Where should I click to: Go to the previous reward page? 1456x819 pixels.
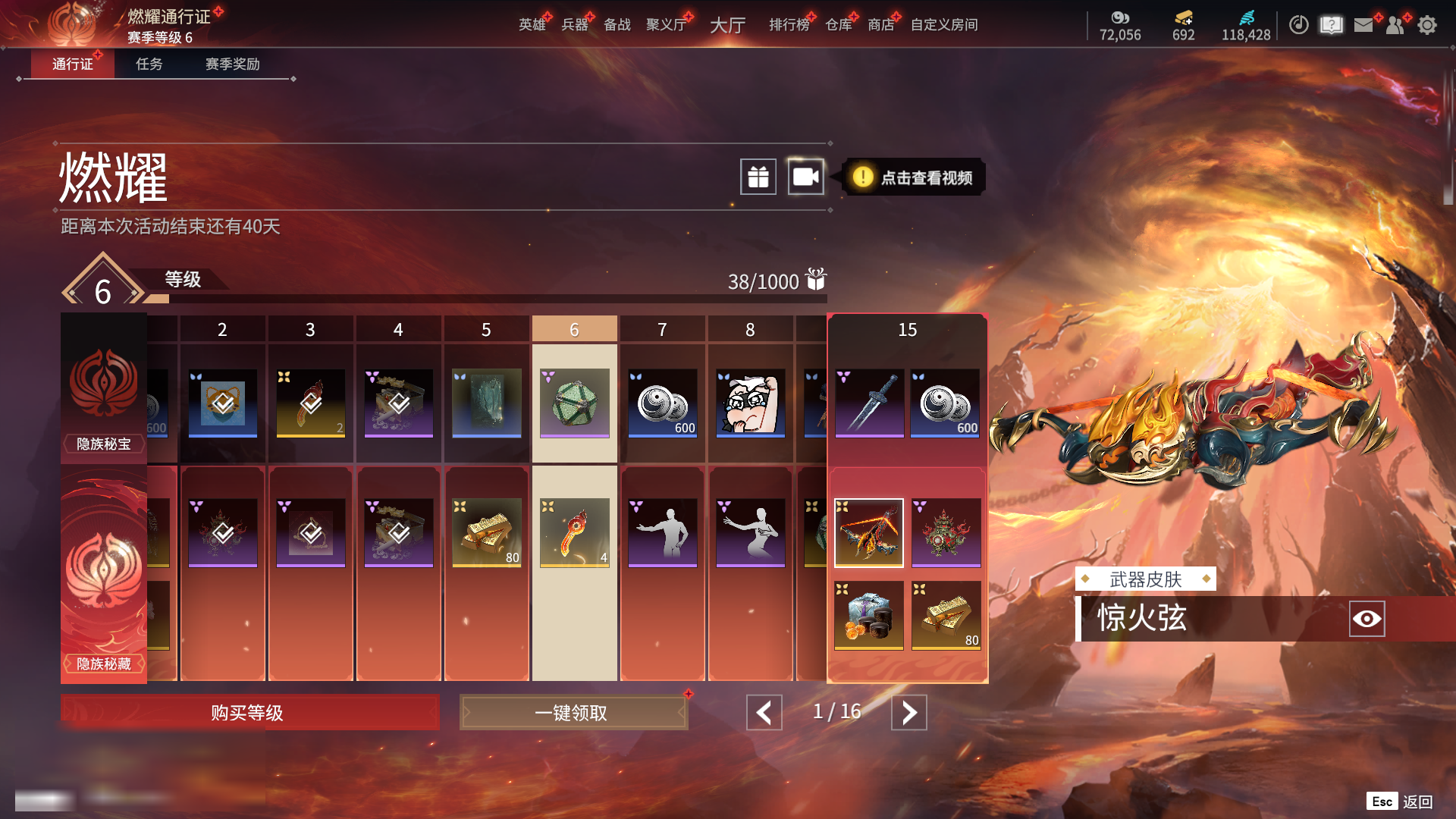coord(764,713)
